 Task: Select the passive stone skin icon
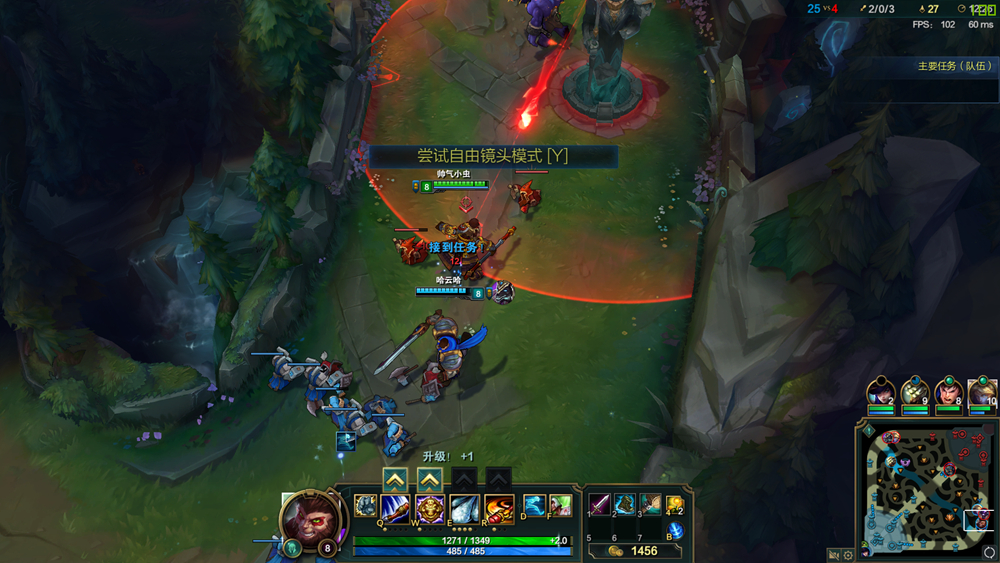pos(365,506)
